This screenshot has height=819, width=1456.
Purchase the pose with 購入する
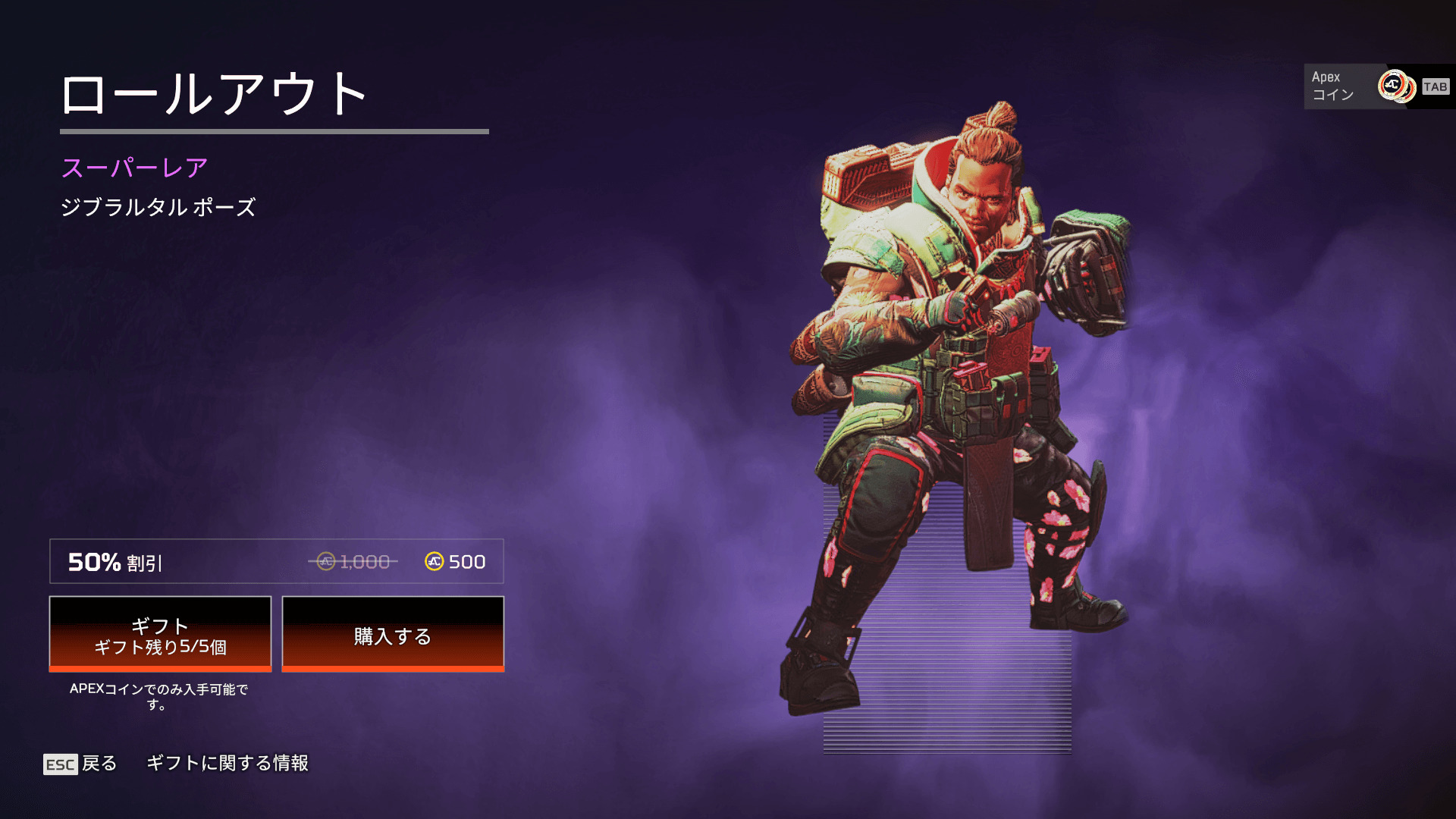(393, 634)
